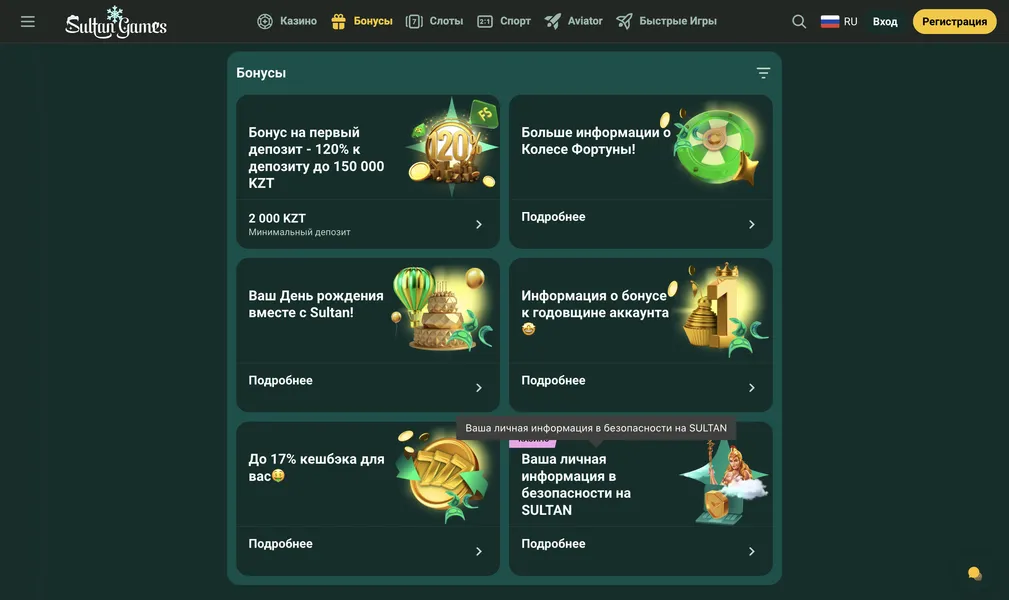This screenshot has height=600, width=1009.
Task: Open the День рождения bonus card
Action: [x=367, y=335]
